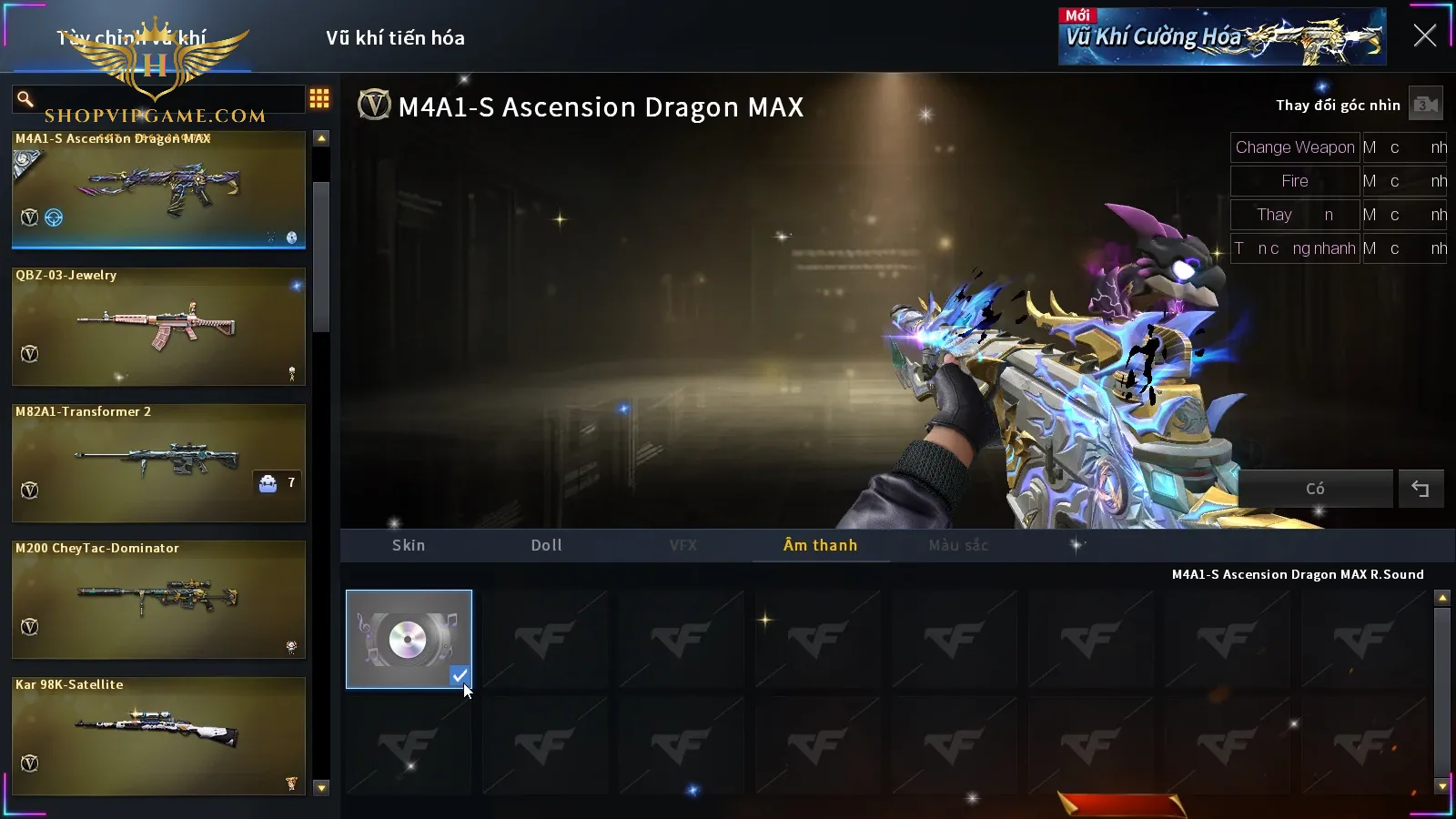Switch to the Doll tab

547,545
